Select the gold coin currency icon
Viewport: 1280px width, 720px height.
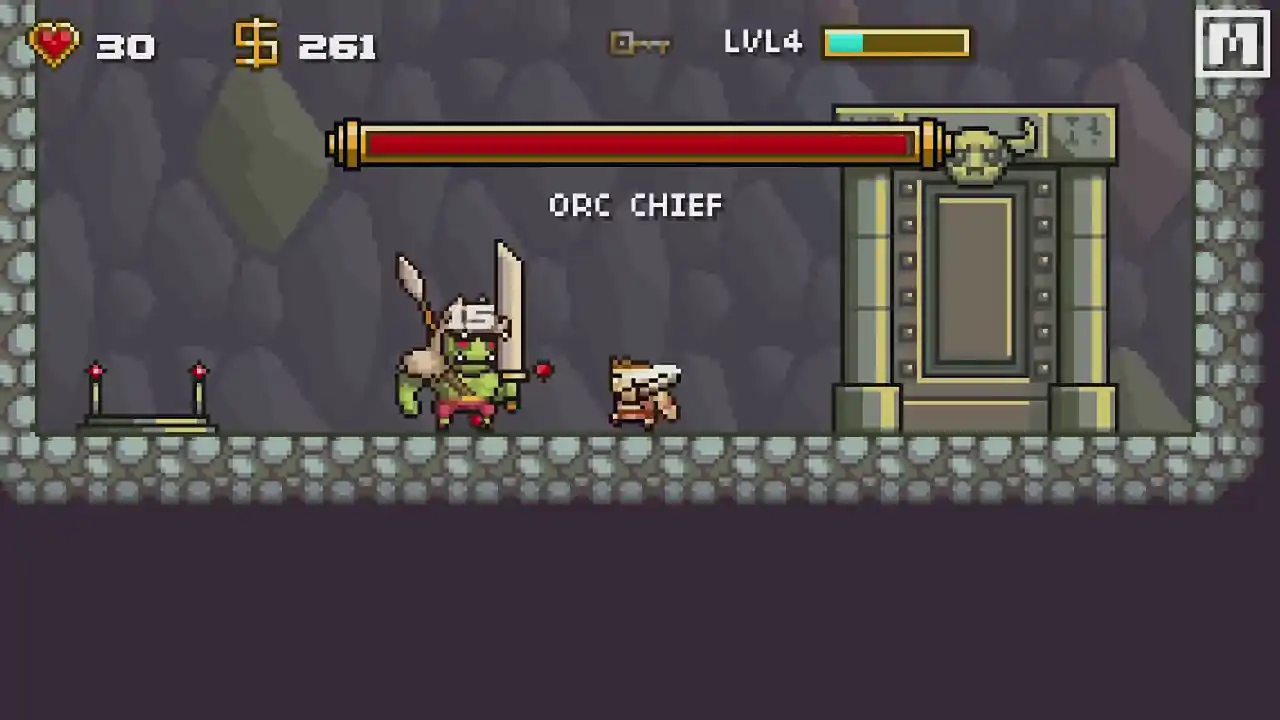pos(256,42)
